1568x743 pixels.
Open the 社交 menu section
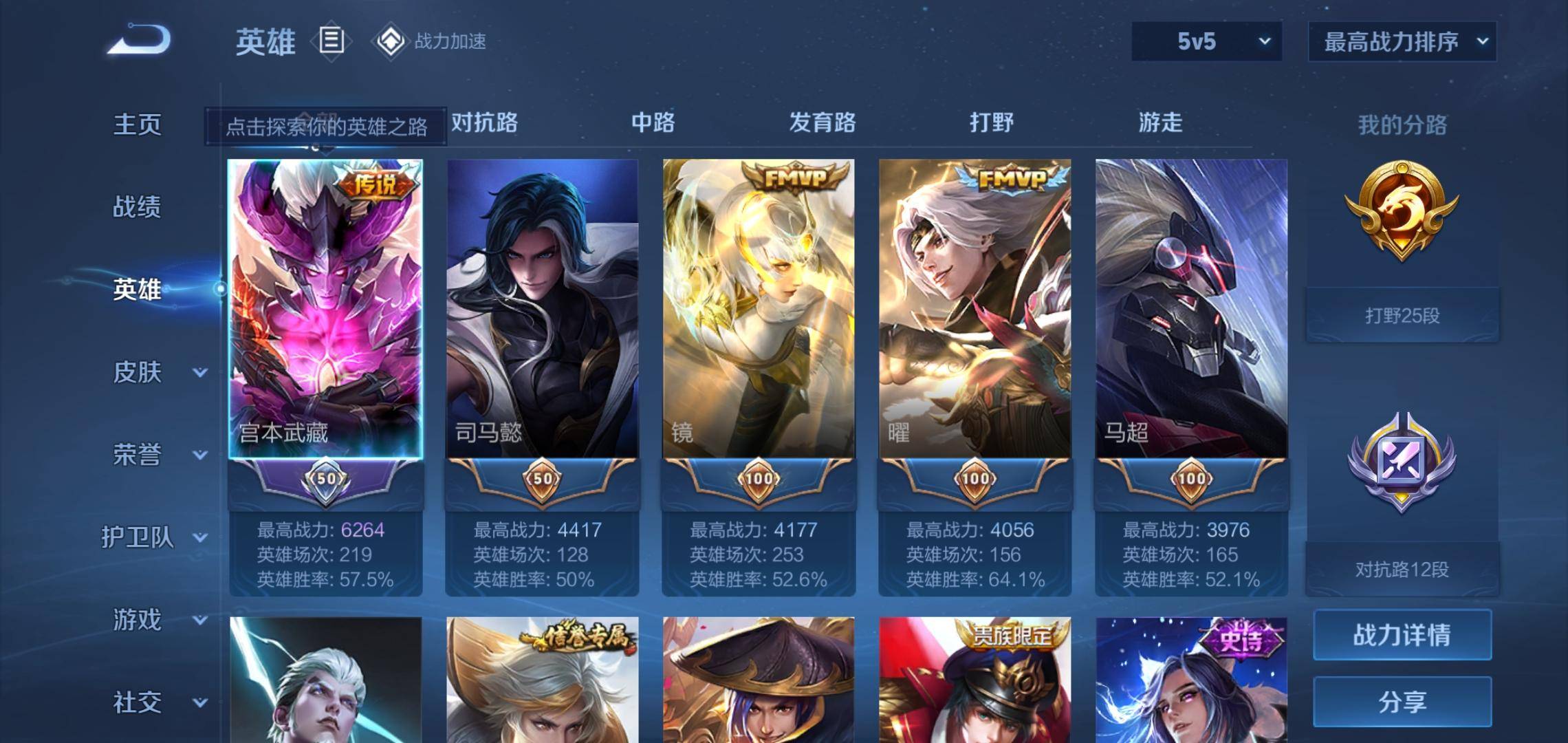[x=158, y=702]
